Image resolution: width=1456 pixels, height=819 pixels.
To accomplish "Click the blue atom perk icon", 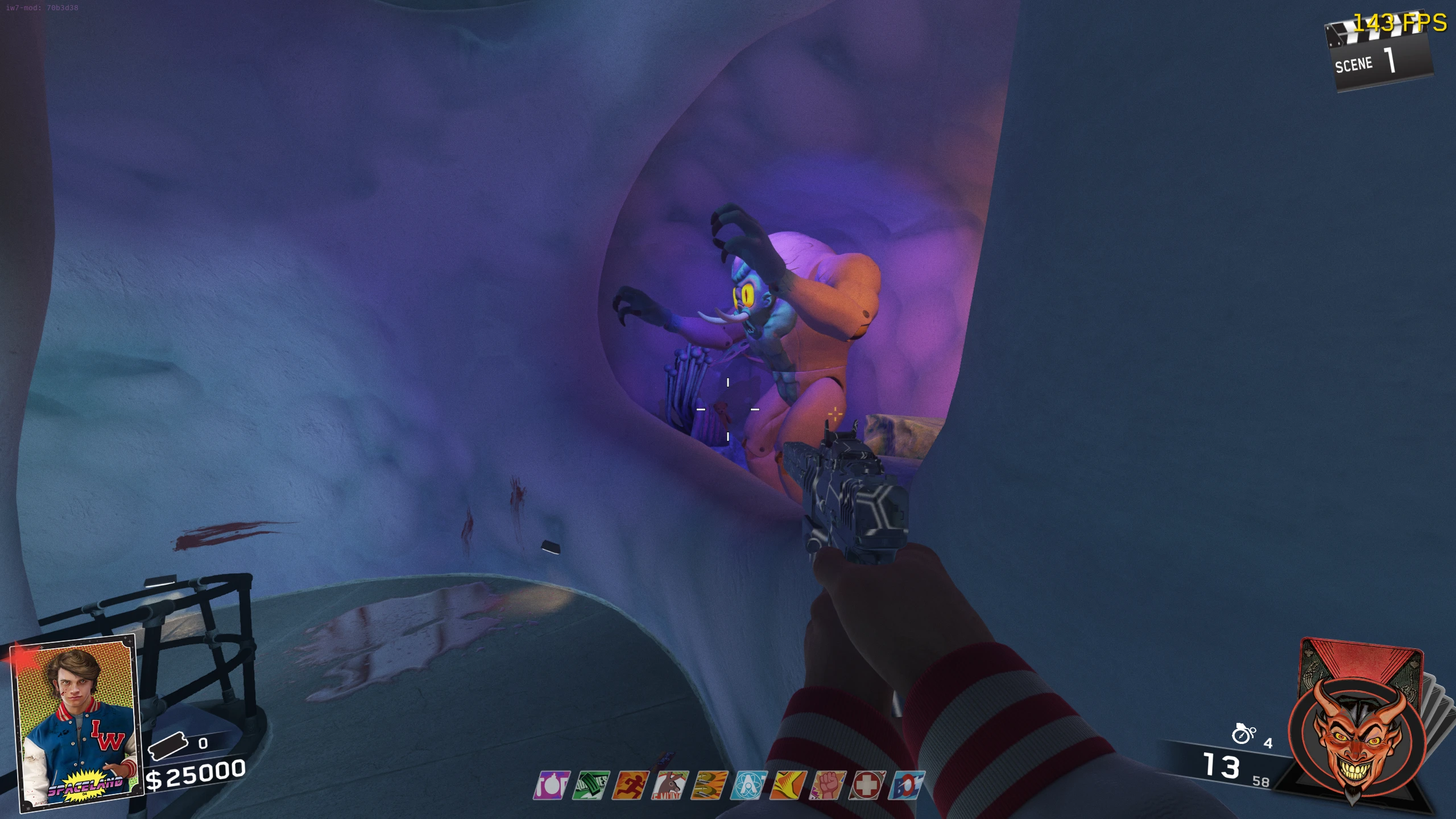I will click(750, 785).
